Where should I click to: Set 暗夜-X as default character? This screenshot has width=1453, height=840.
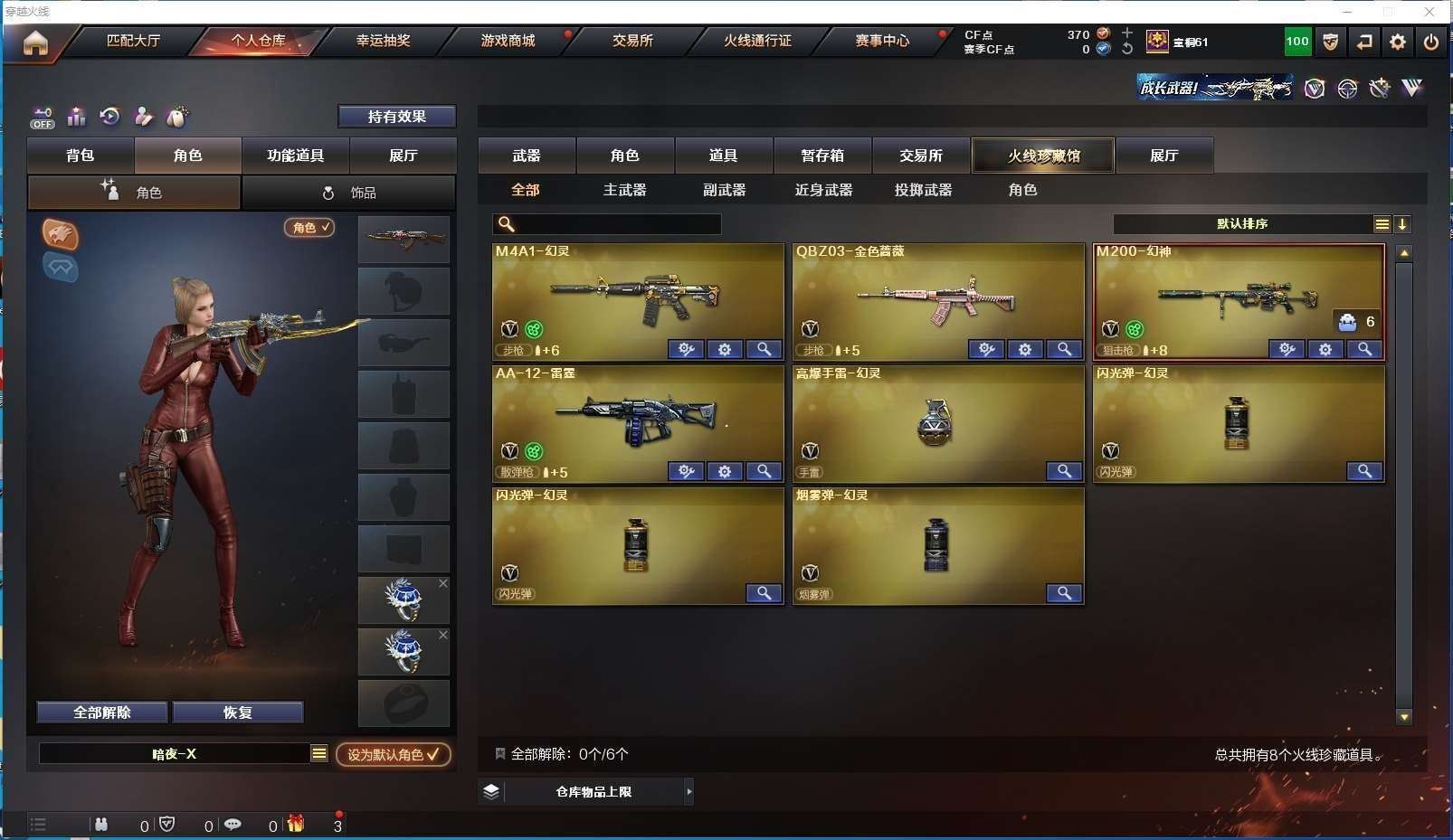click(393, 754)
